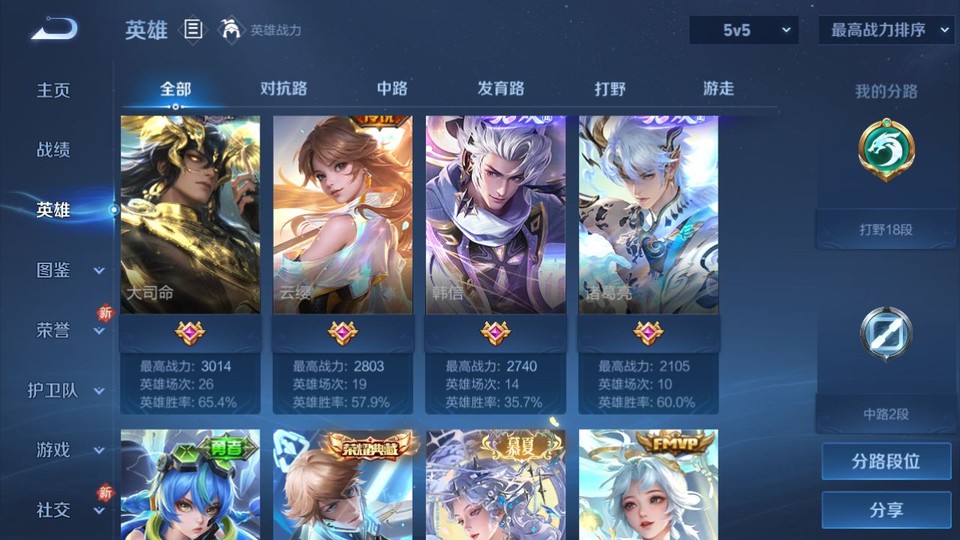Open 主页 in the side menu
The image size is (960, 540).
(x=54, y=90)
